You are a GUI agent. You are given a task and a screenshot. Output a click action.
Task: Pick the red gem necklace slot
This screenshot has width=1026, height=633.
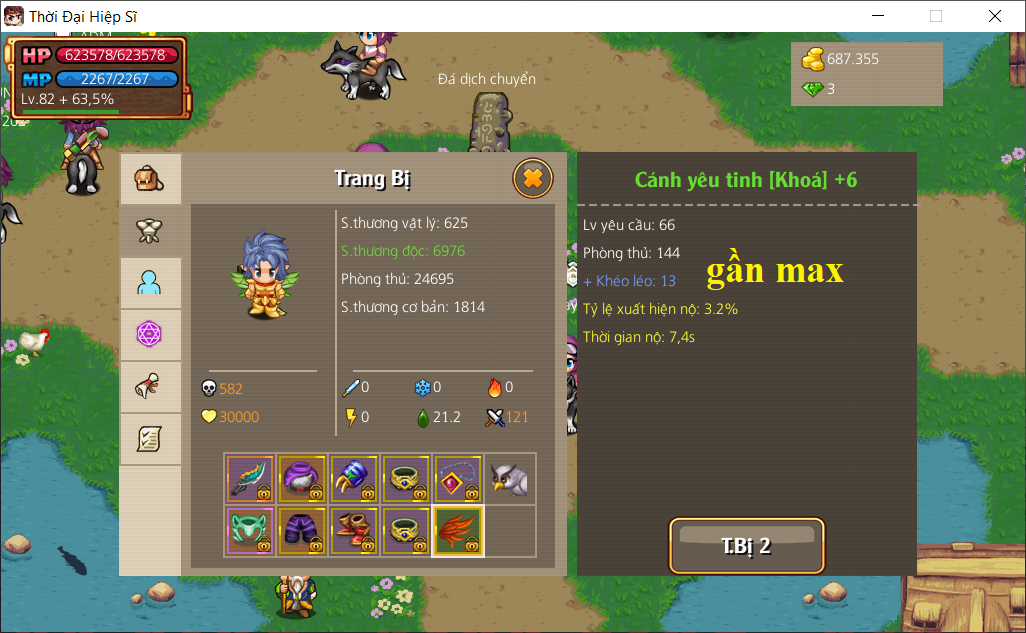[458, 480]
